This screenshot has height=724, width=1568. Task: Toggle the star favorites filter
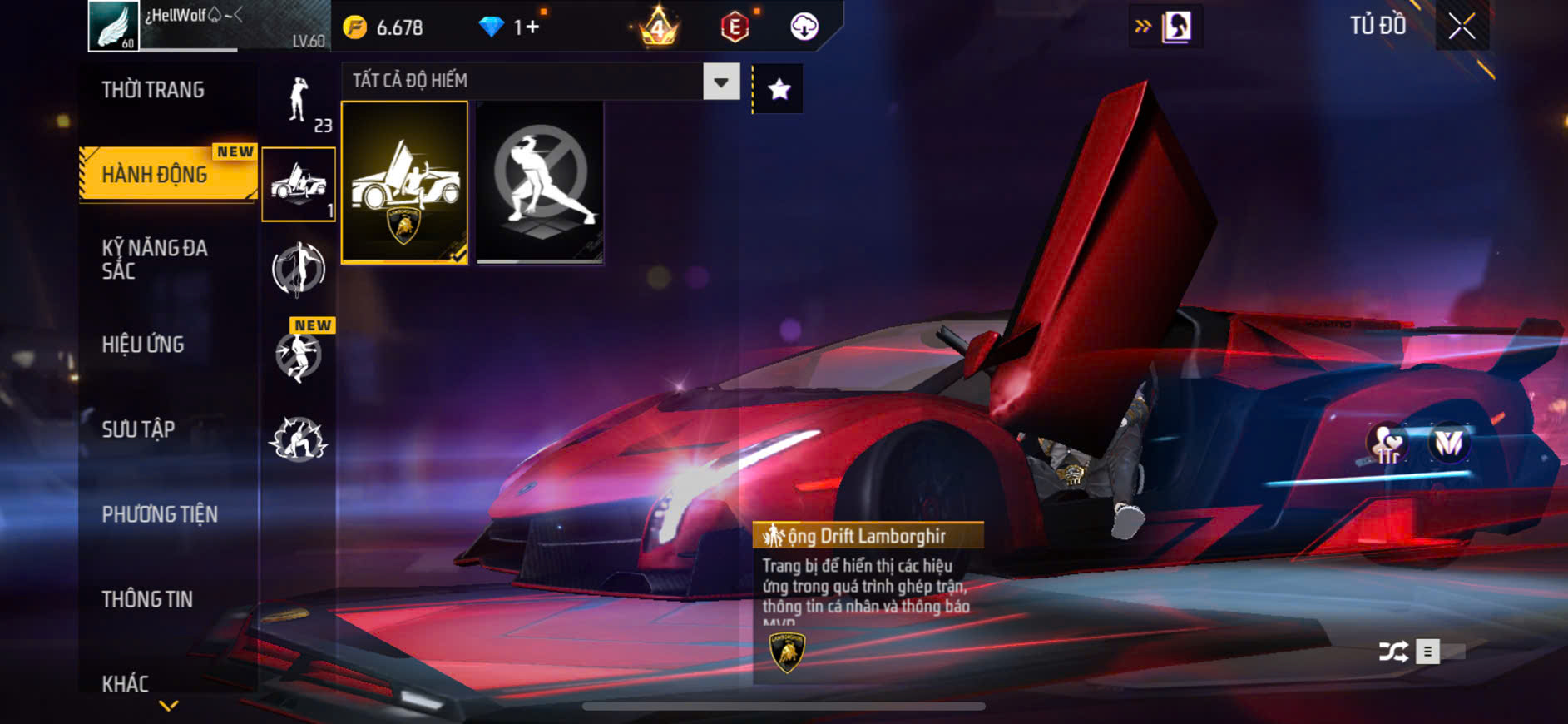(x=779, y=89)
